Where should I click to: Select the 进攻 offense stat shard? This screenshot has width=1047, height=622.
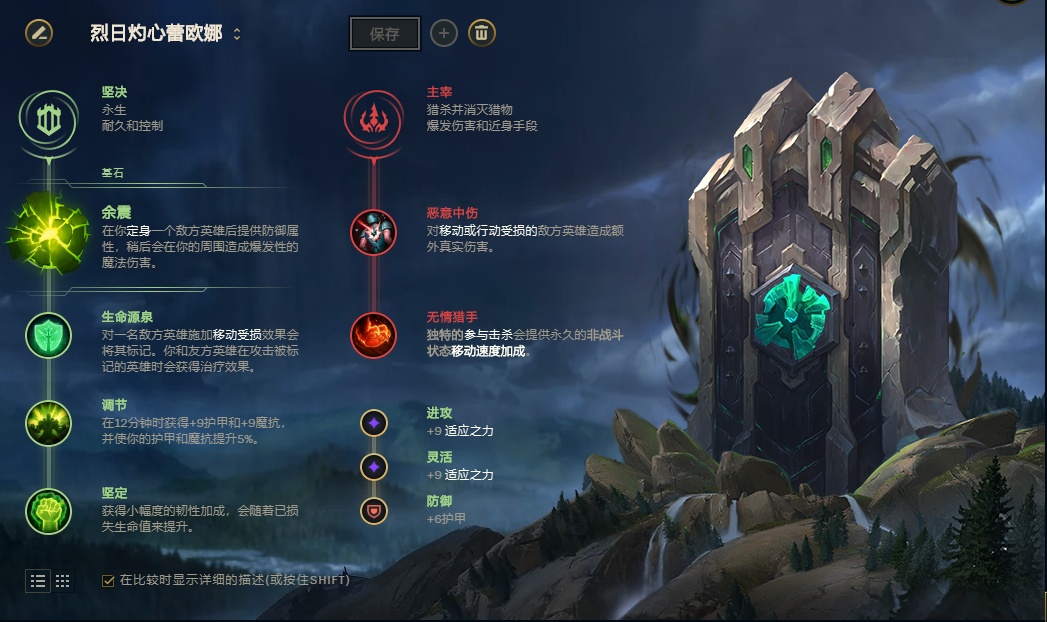point(374,423)
